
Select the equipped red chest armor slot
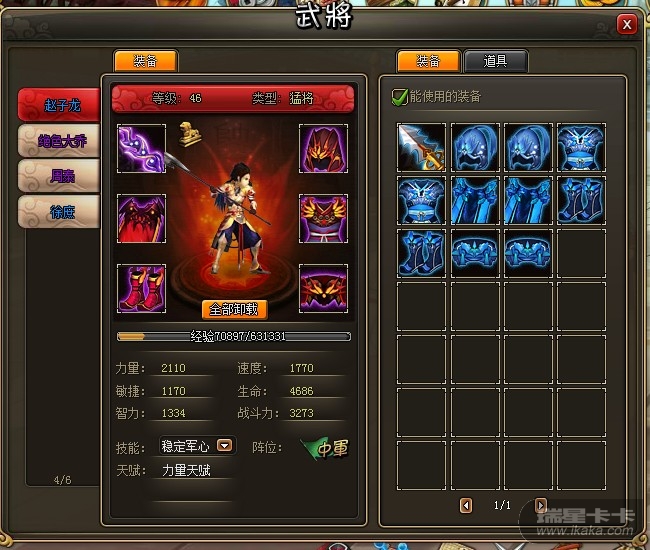coord(141,218)
